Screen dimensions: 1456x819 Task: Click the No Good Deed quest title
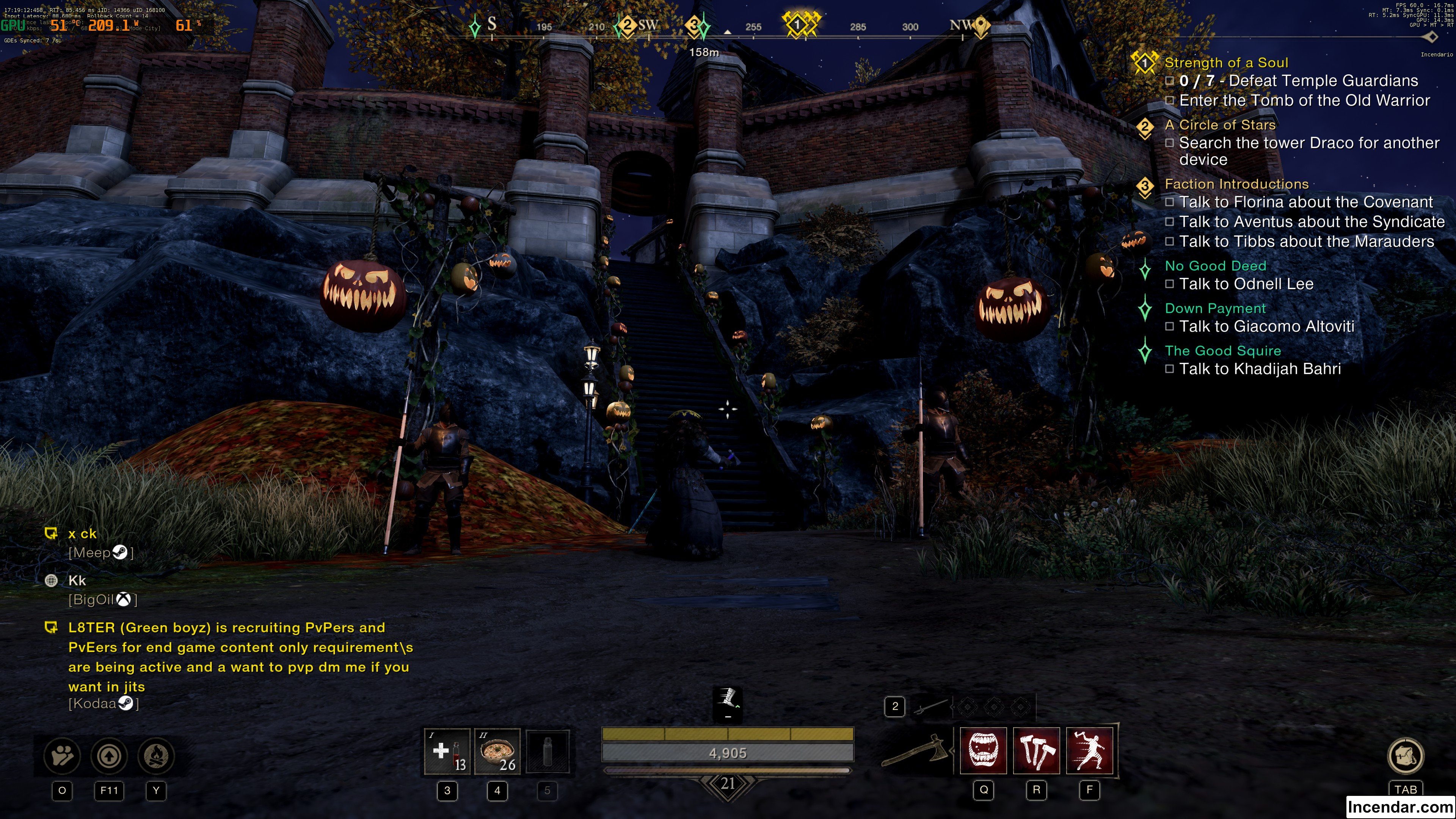point(1214,266)
